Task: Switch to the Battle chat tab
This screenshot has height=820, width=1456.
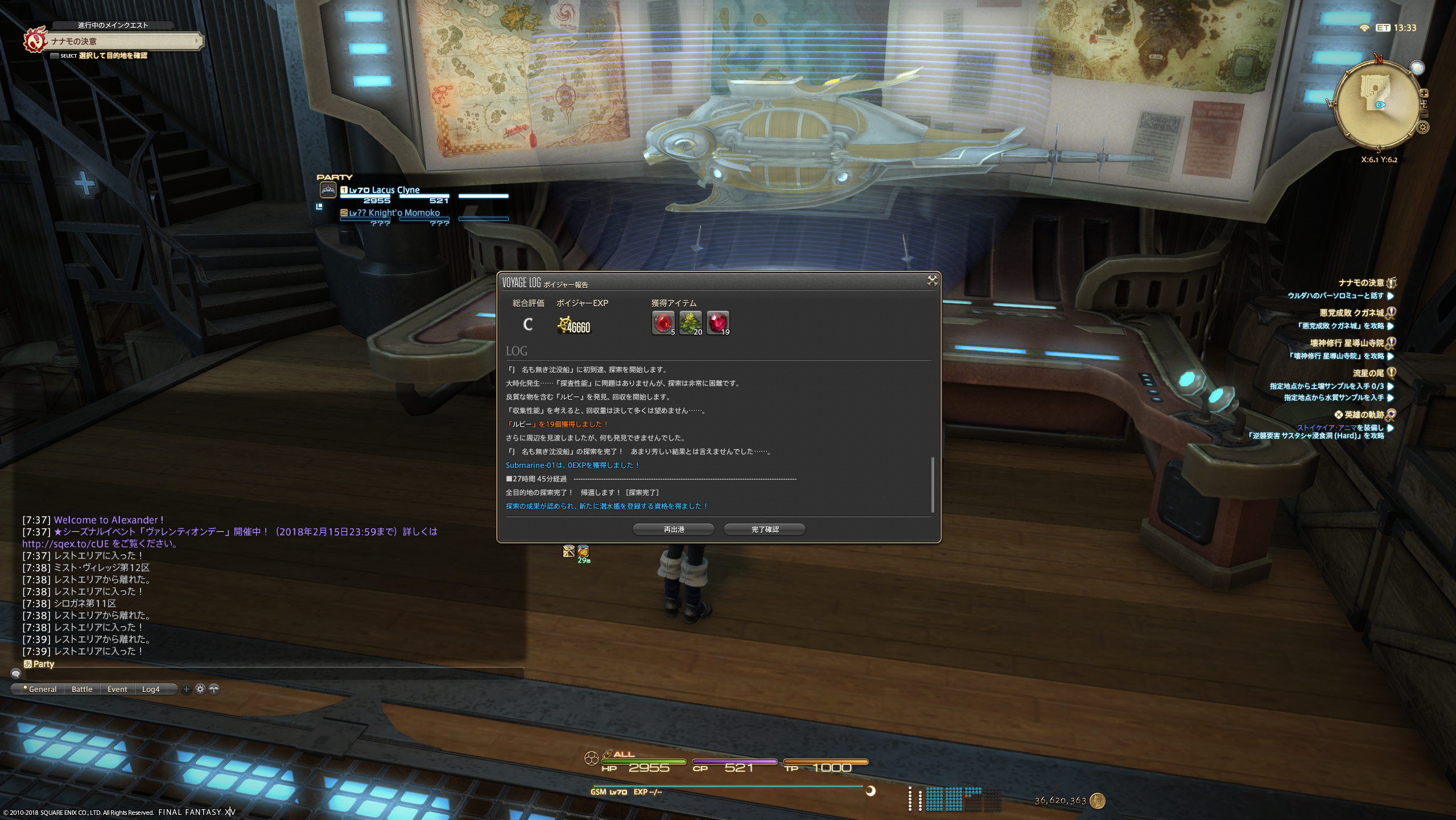Action: 82,689
